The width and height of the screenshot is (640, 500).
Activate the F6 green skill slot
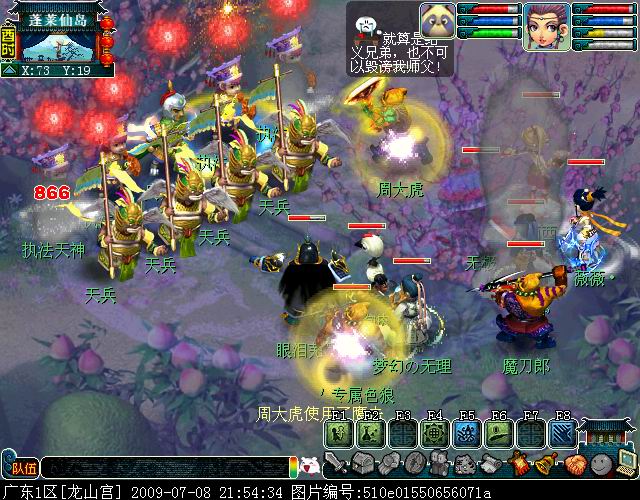[x=498, y=432]
